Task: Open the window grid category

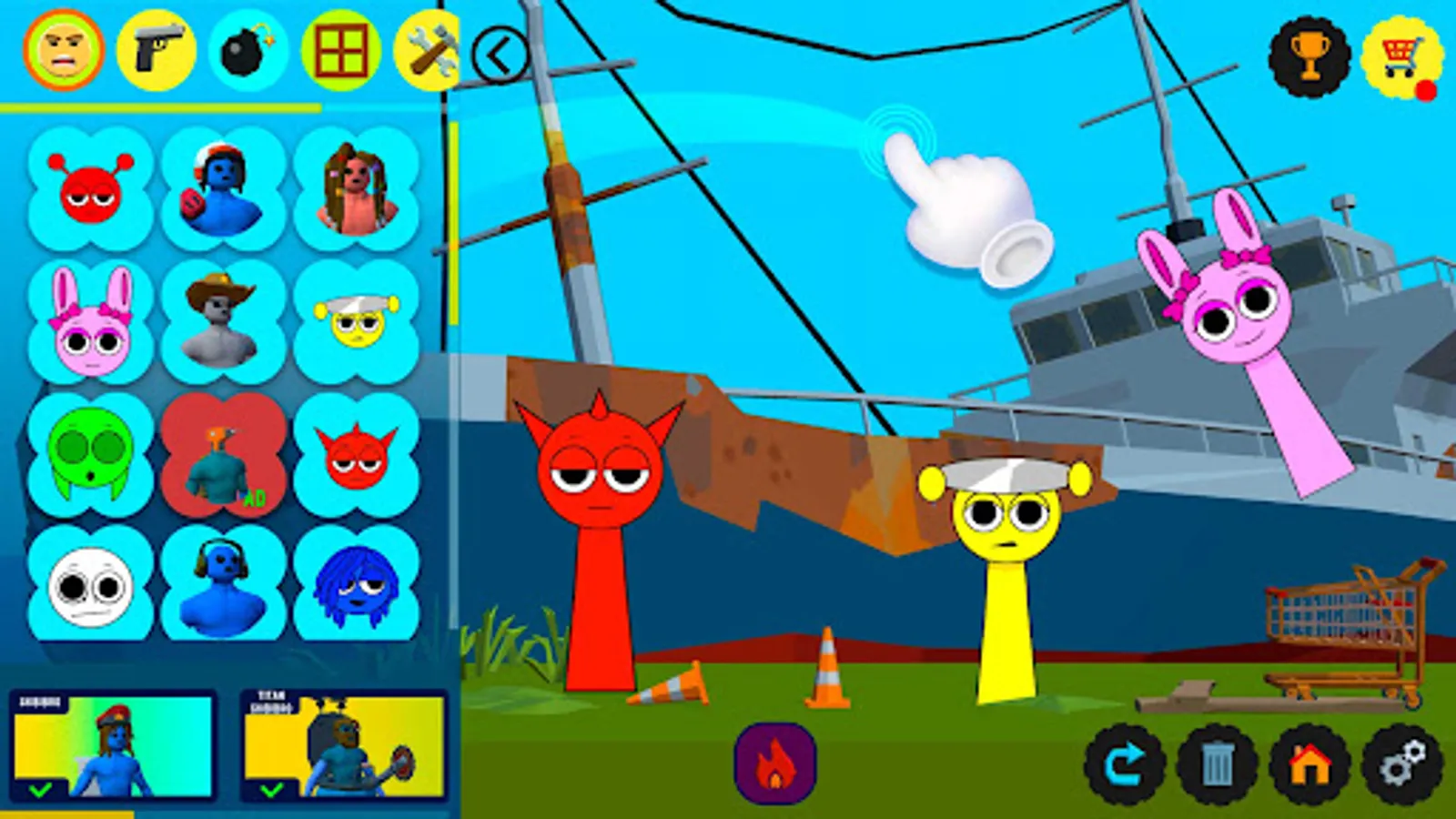Action: [339, 52]
